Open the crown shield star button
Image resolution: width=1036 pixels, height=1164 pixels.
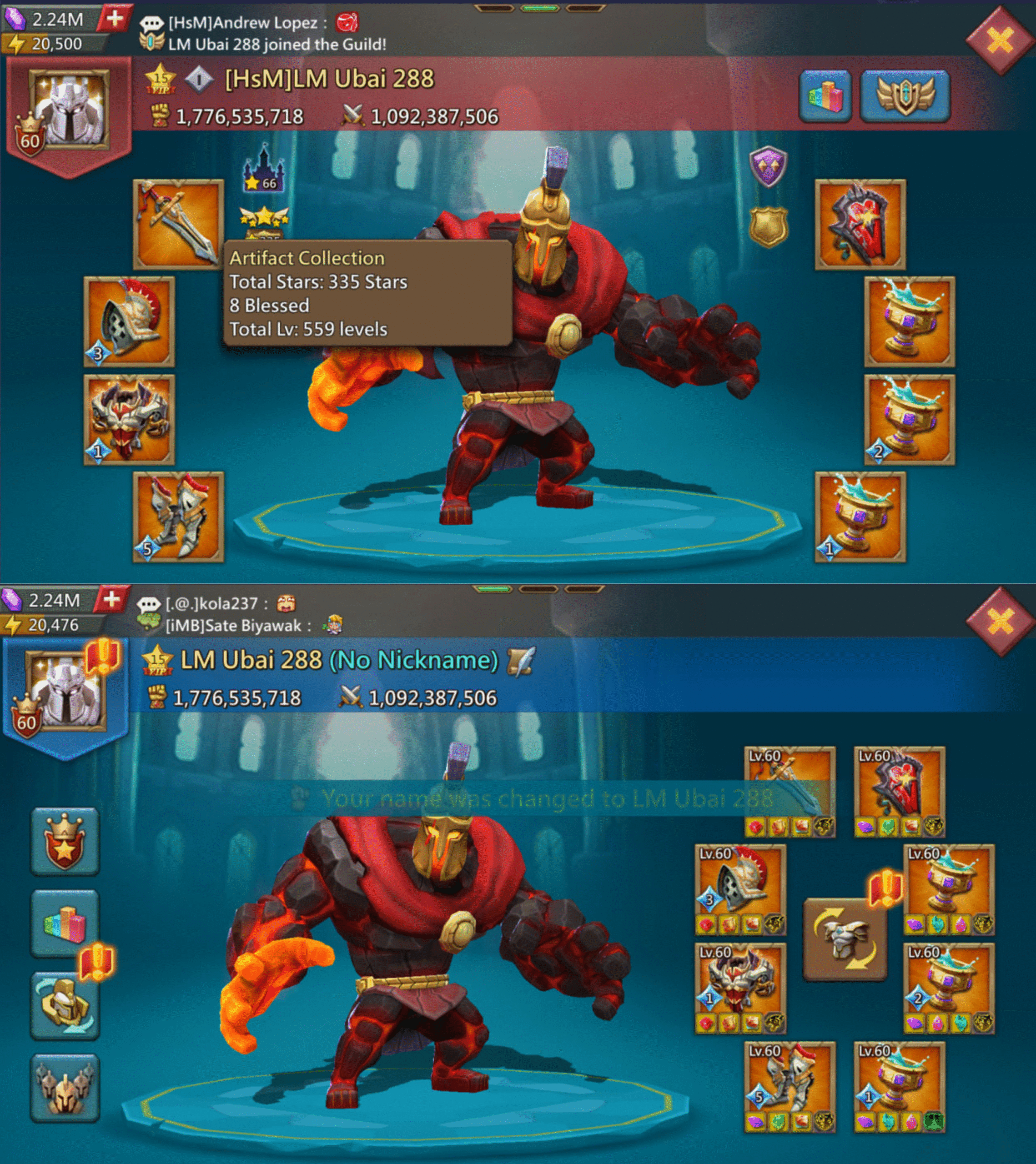pos(65,841)
